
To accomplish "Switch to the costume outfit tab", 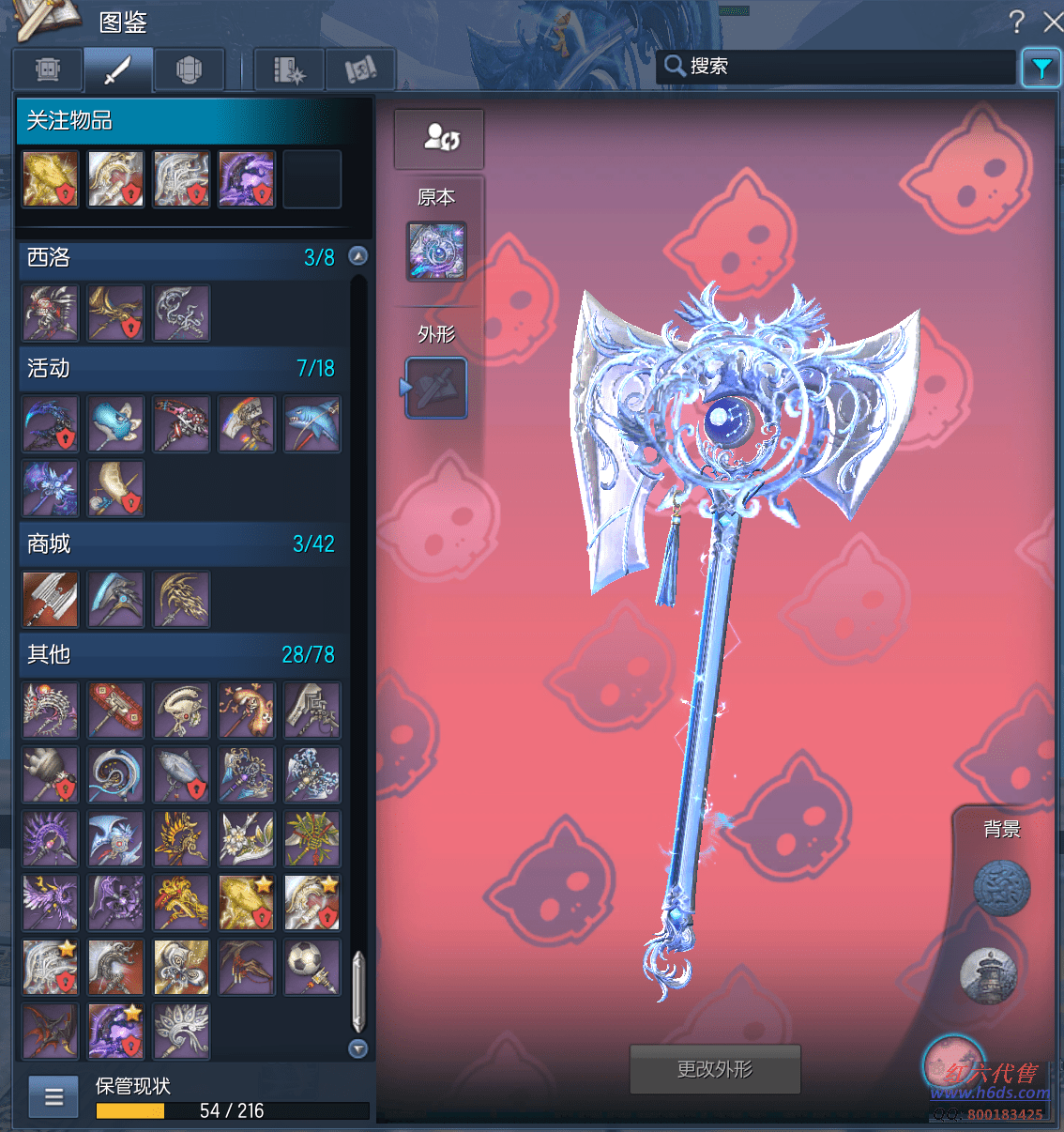I will pyautogui.click(x=190, y=69).
